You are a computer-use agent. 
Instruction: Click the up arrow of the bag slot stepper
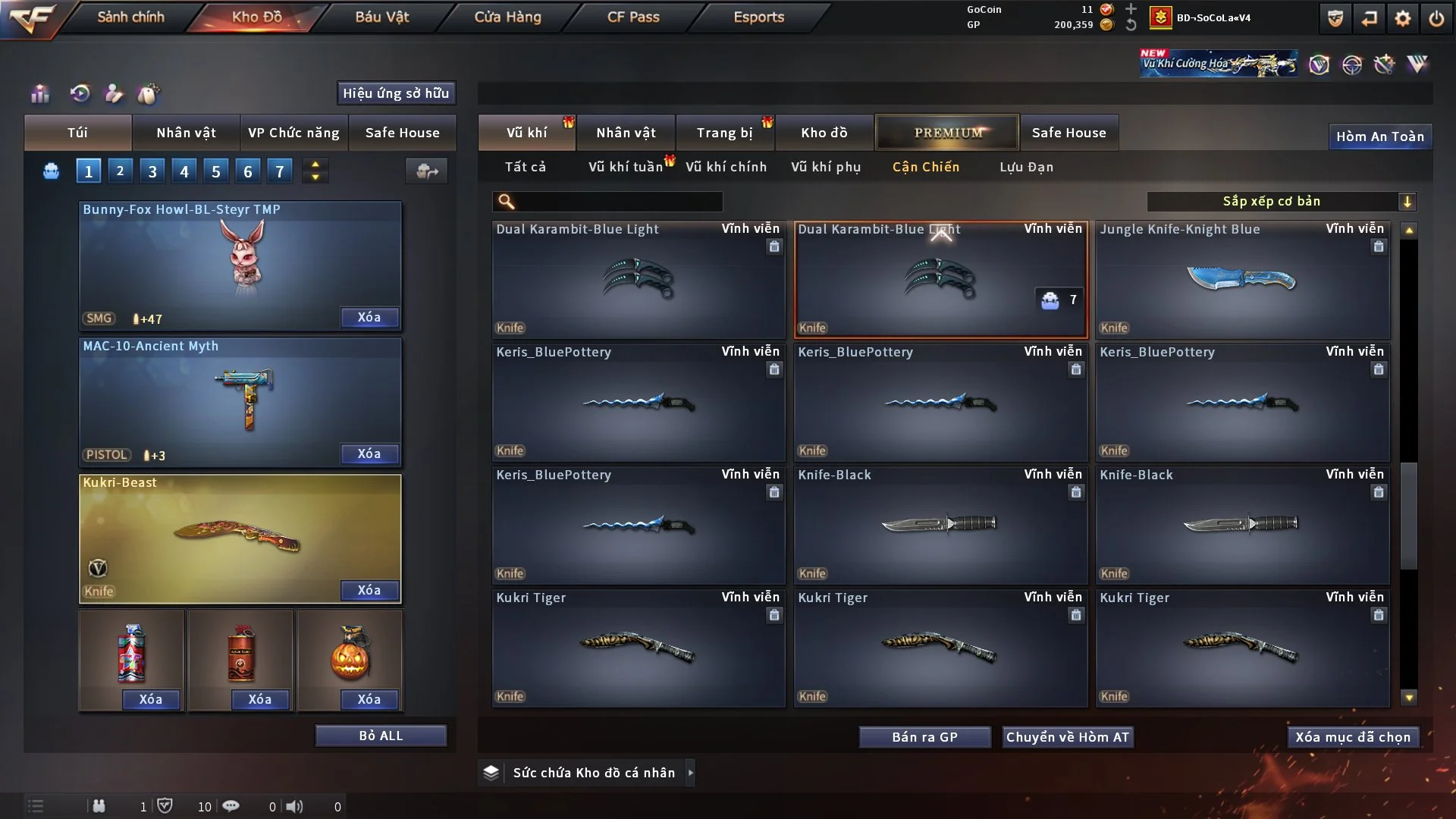(315, 165)
